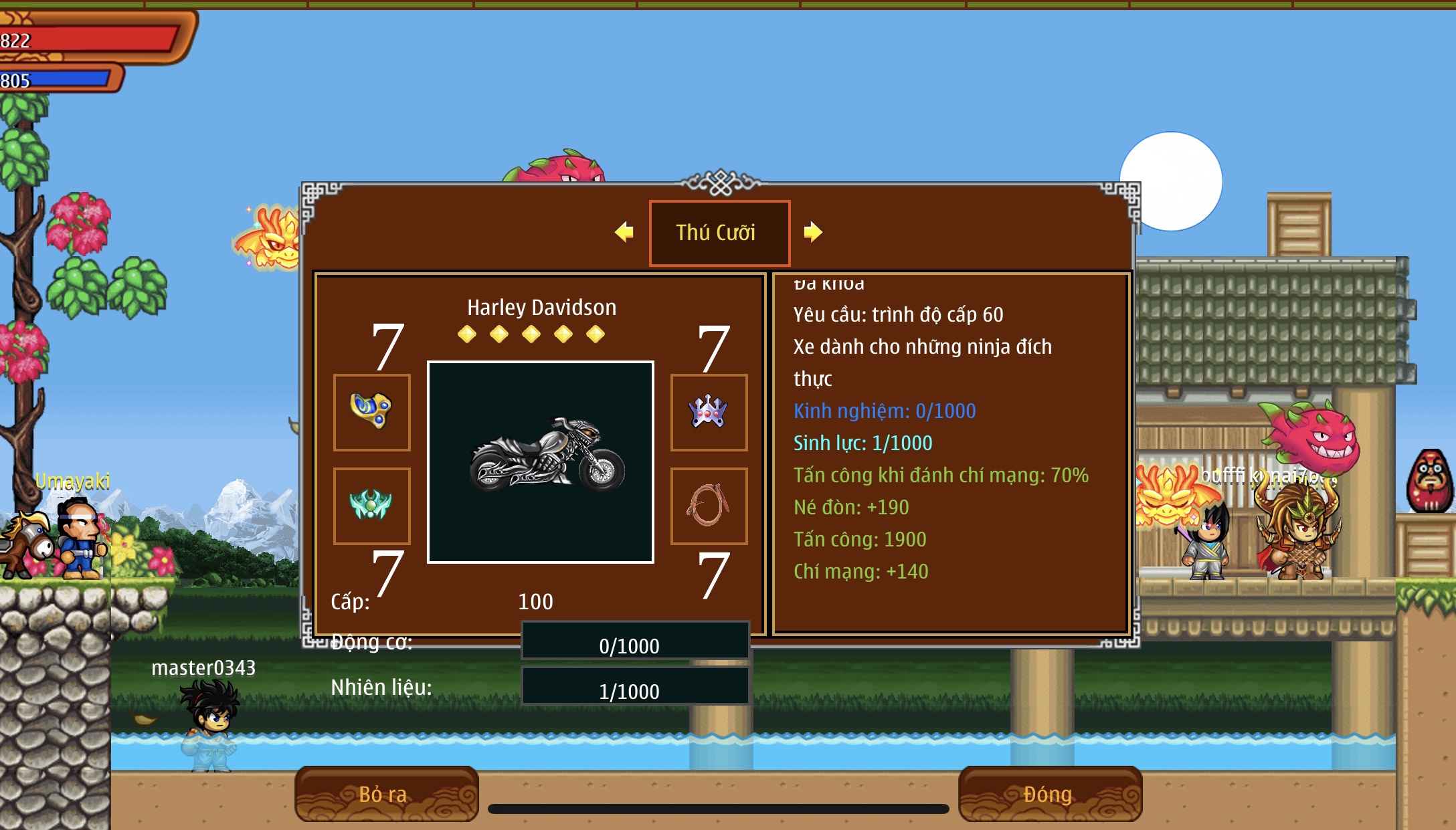Screen dimensions: 1456x830
Task: Select the gold and blue mount armor slot
Action: [x=372, y=412]
